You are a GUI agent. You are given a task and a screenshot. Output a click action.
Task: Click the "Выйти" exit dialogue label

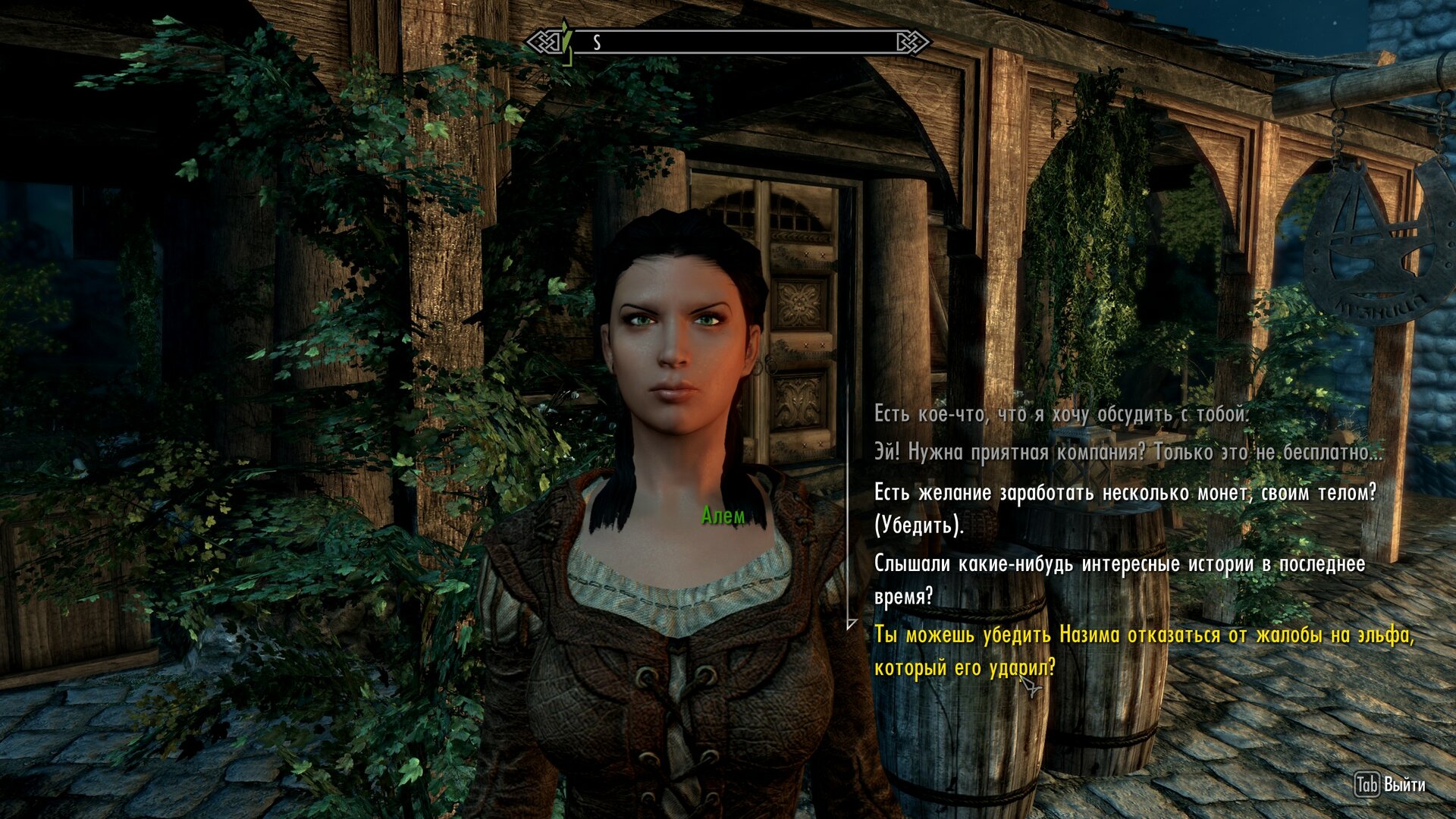click(1403, 785)
